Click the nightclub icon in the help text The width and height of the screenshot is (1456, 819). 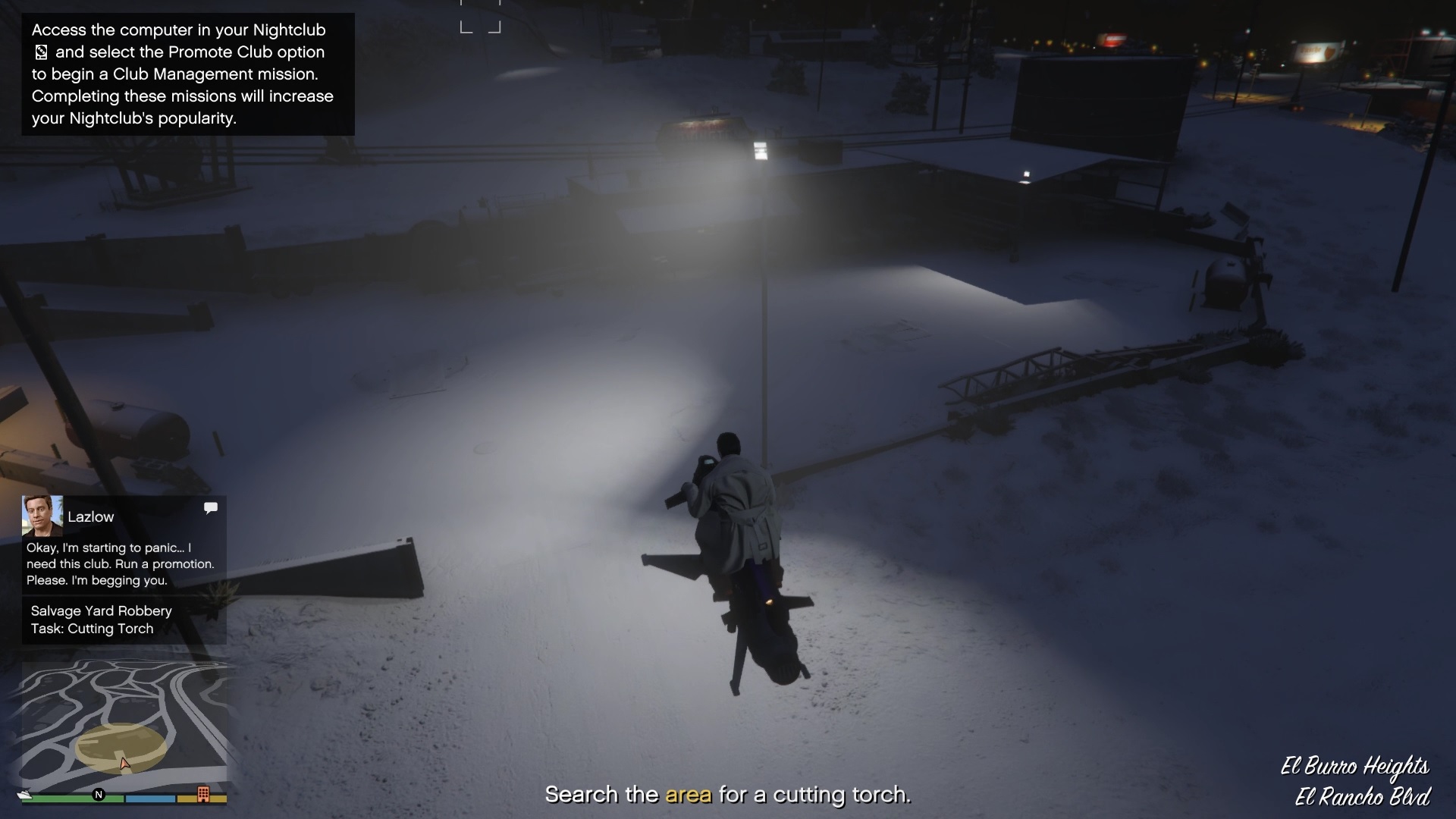(x=42, y=53)
